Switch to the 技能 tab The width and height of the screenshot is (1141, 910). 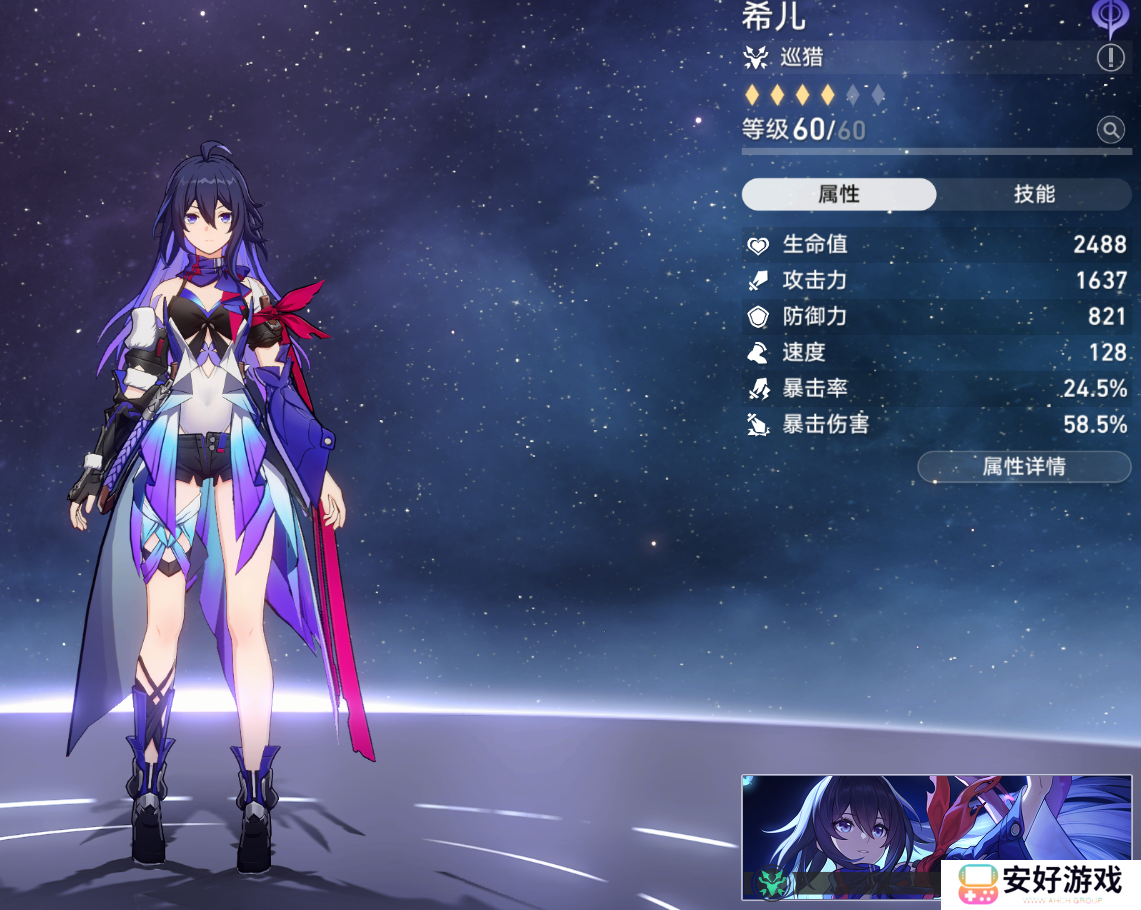pyautogui.click(x=1034, y=194)
